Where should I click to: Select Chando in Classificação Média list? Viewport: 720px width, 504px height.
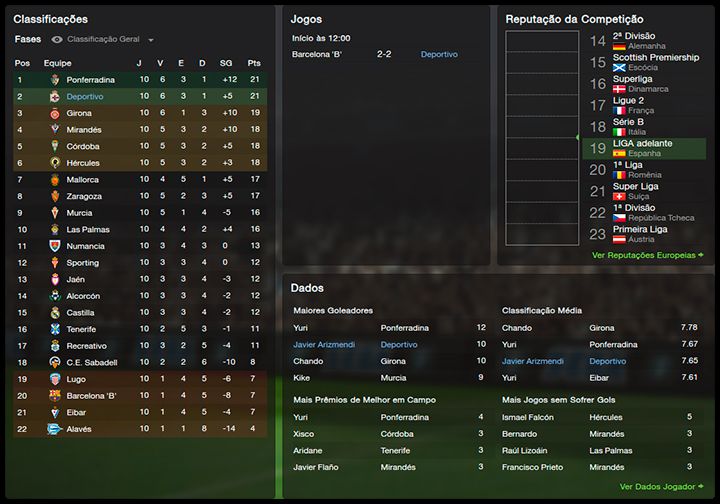click(516, 327)
